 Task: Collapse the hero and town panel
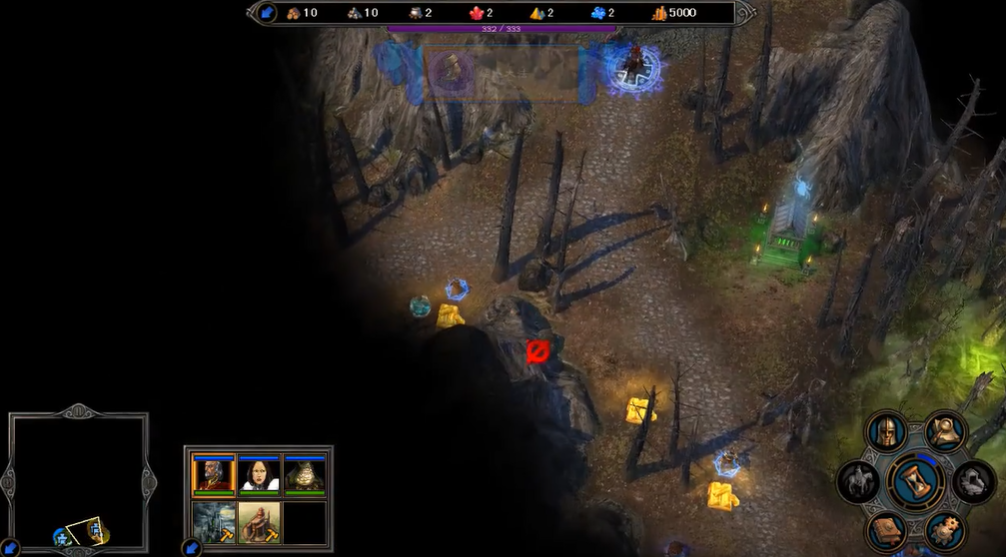pyautogui.click(x=190, y=548)
